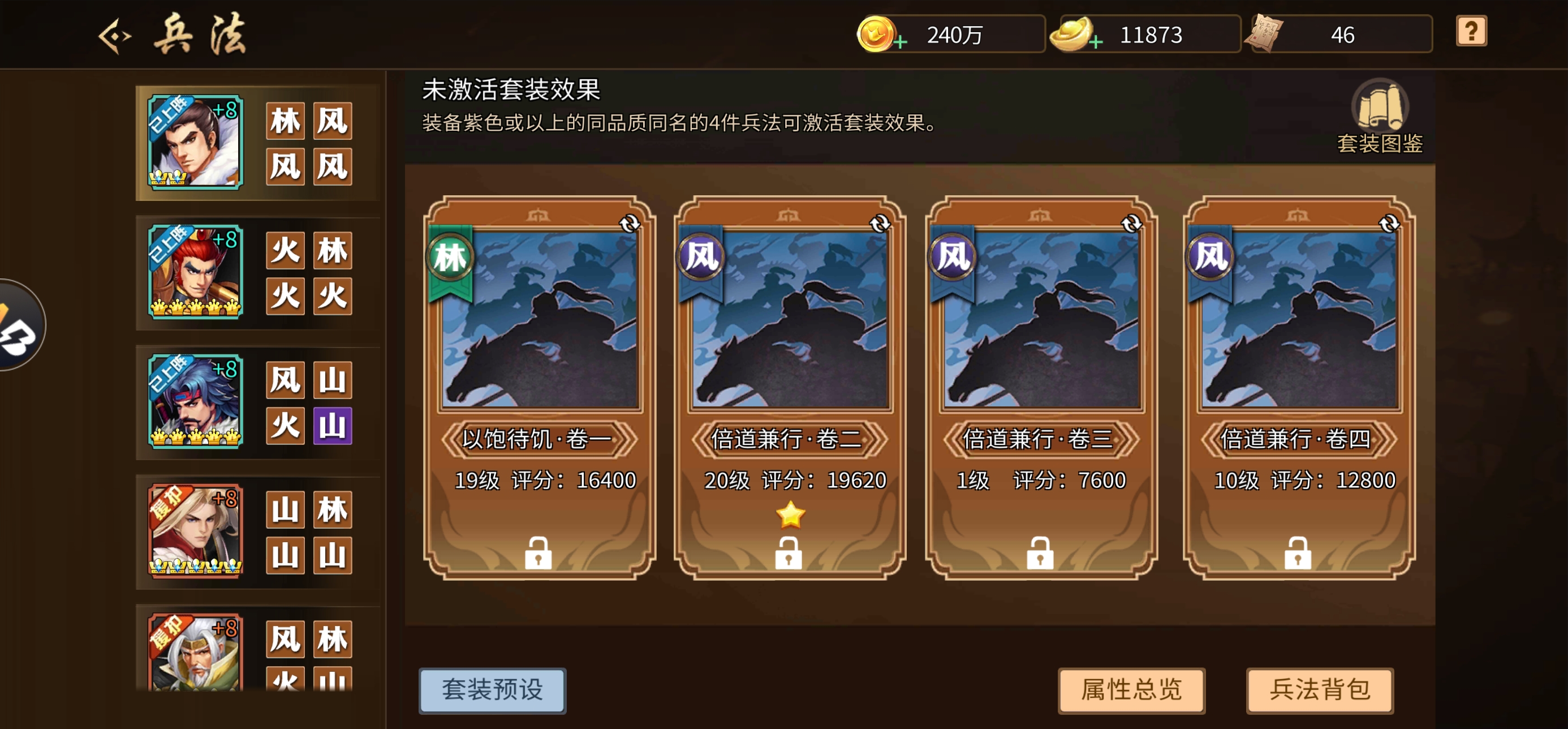Click the 林 attribute tag beside the first general

coord(285,121)
